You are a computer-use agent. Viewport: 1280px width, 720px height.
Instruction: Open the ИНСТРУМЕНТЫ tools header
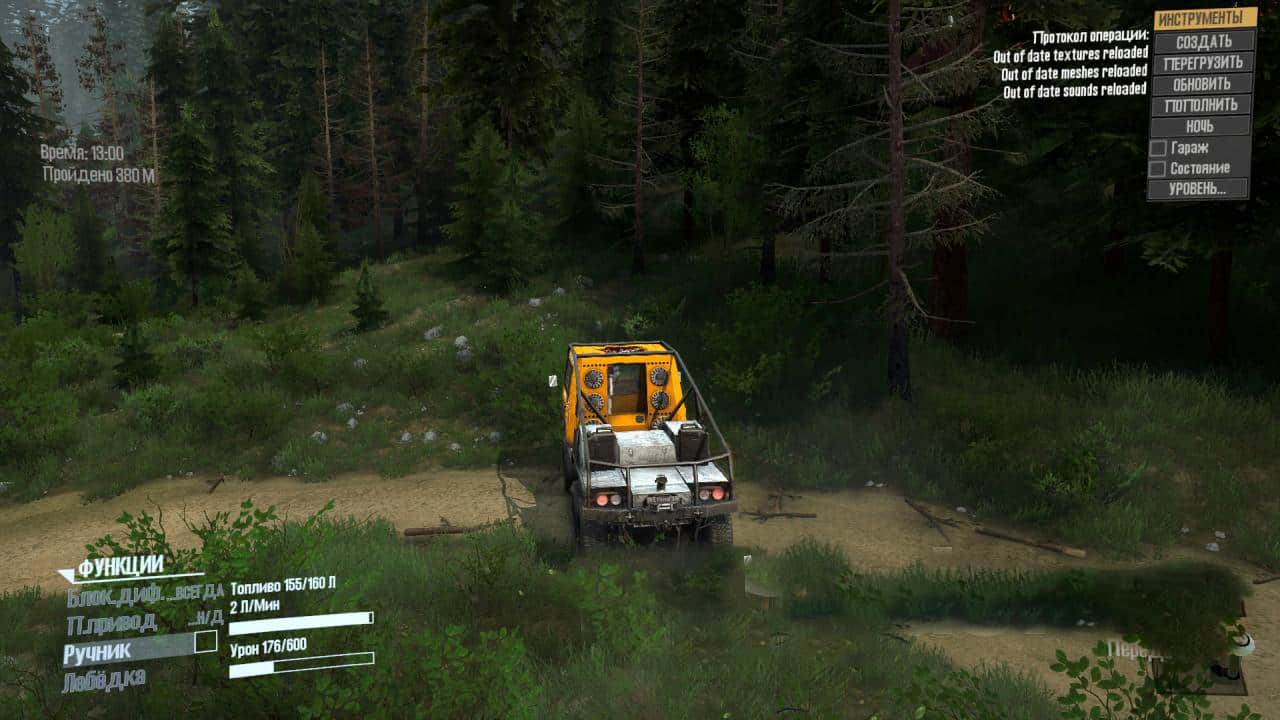point(1204,19)
